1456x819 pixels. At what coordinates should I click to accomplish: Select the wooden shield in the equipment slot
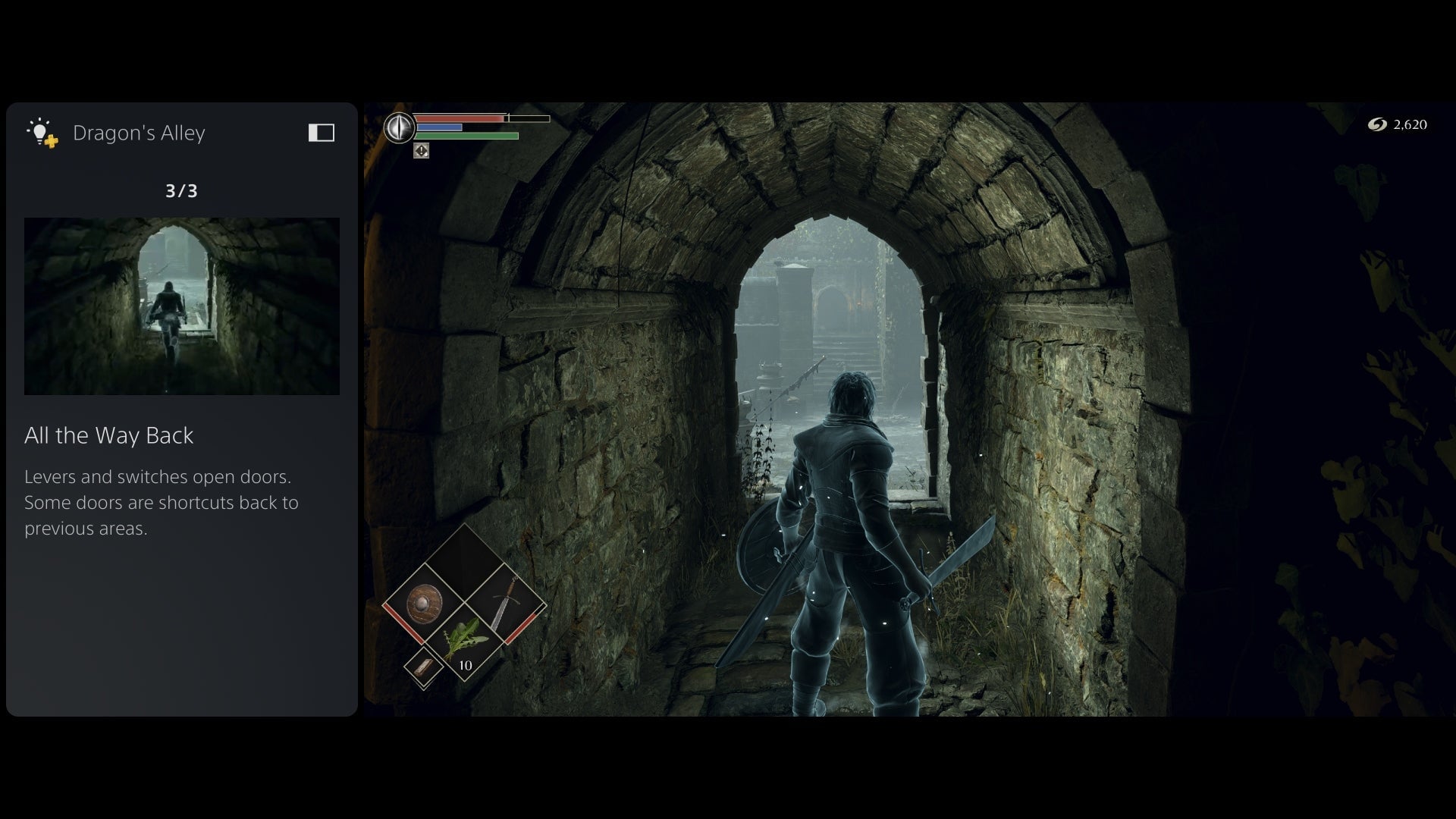pos(425,601)
